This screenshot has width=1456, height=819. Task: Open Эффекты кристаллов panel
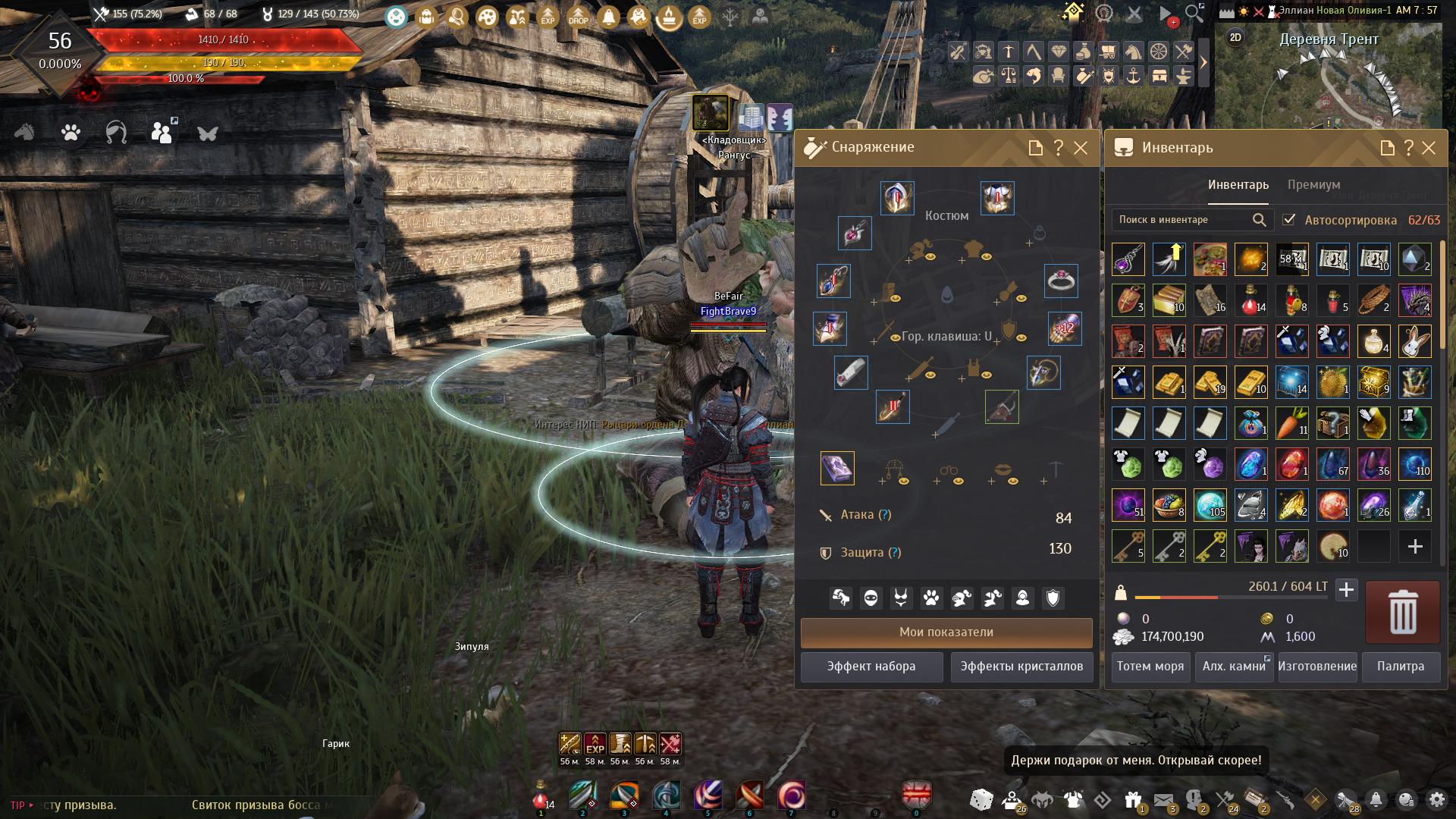coord(1021,667)
